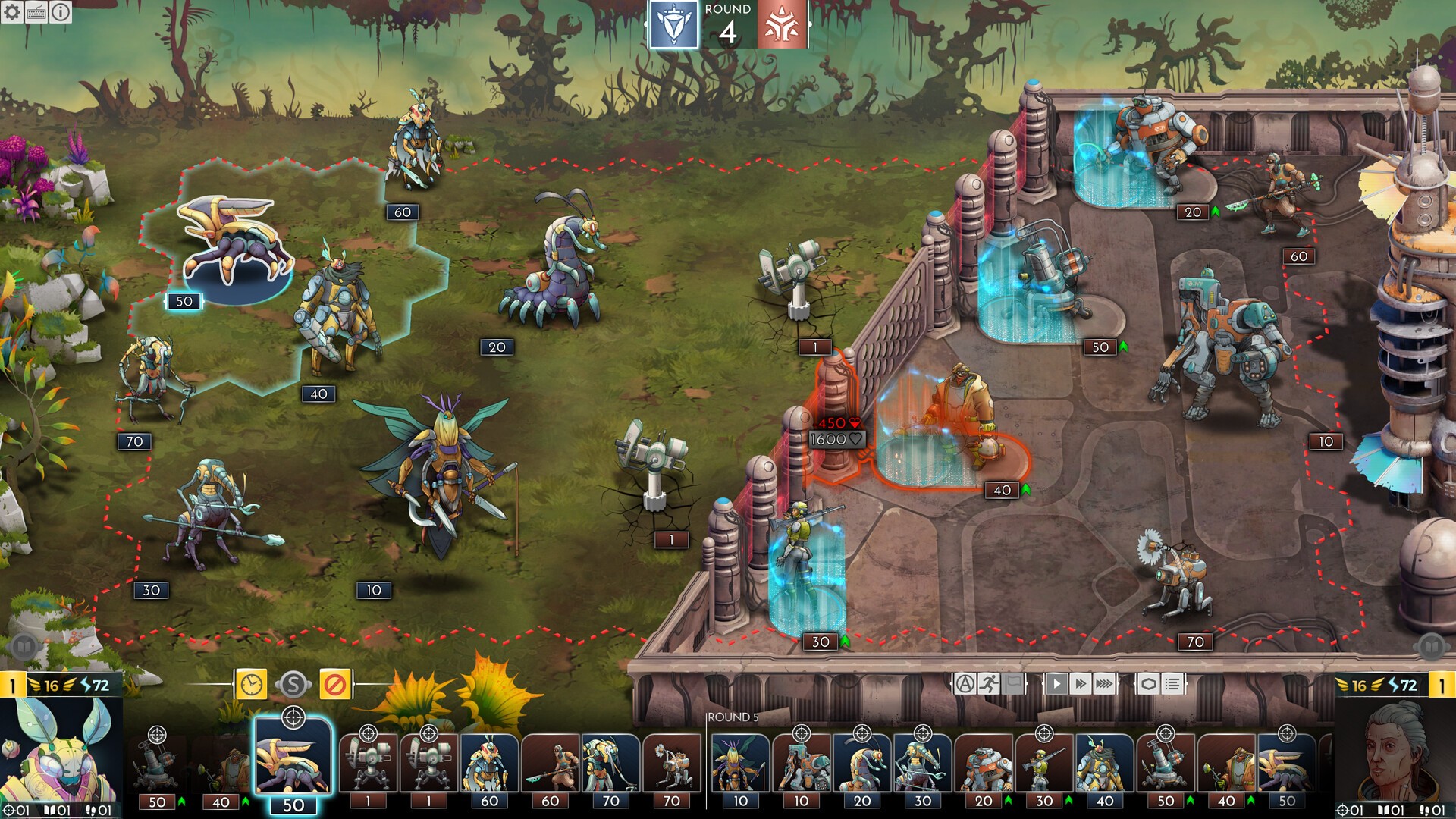Click the running man flee button

click(989, 684)
